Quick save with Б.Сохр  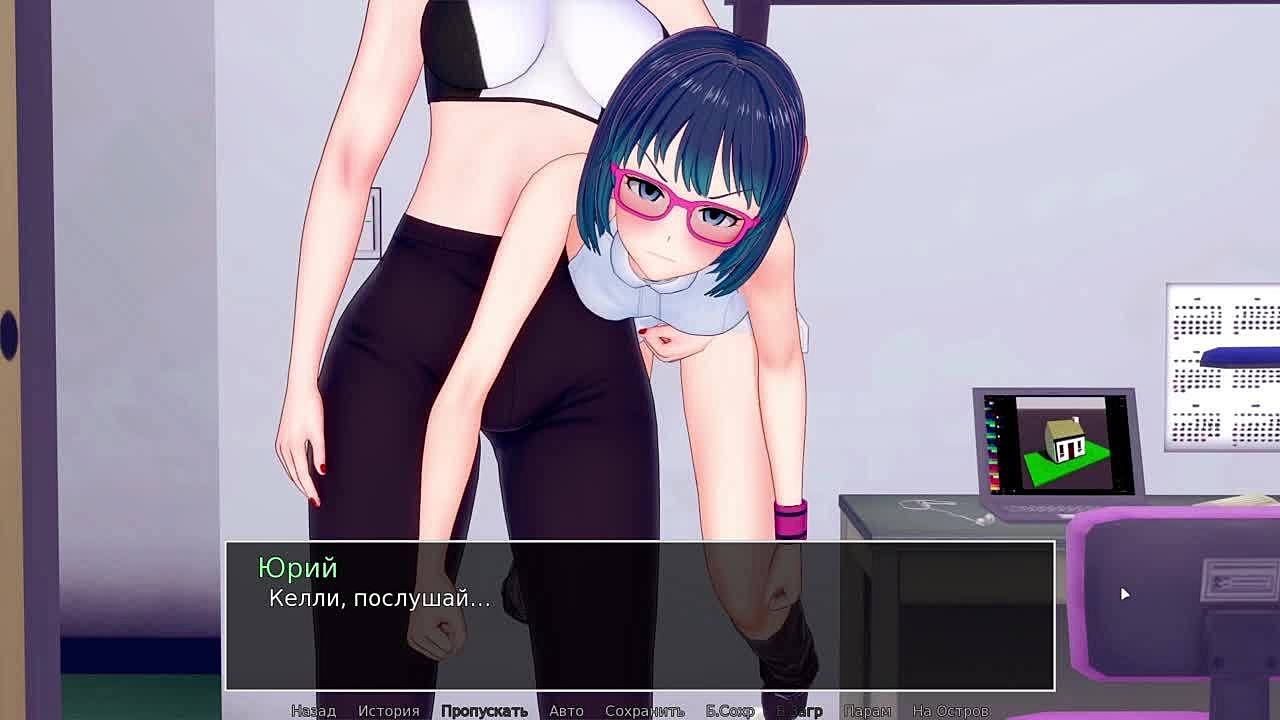click(730, 711)
